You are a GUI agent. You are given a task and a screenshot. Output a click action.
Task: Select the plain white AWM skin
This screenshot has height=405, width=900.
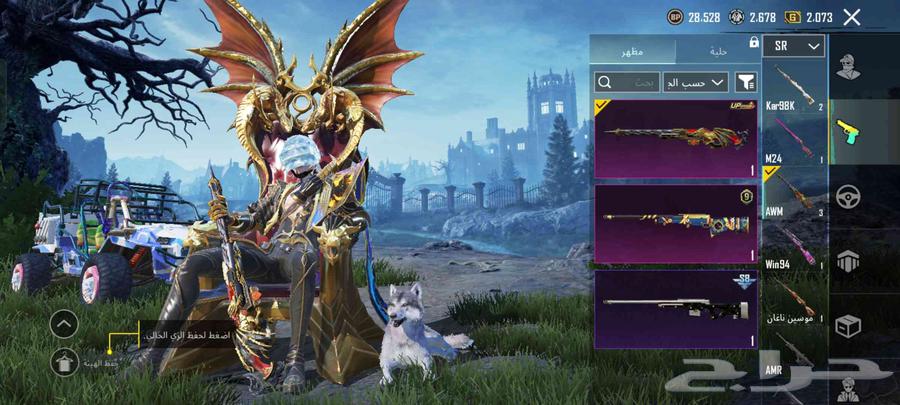[x=675, y=308]
